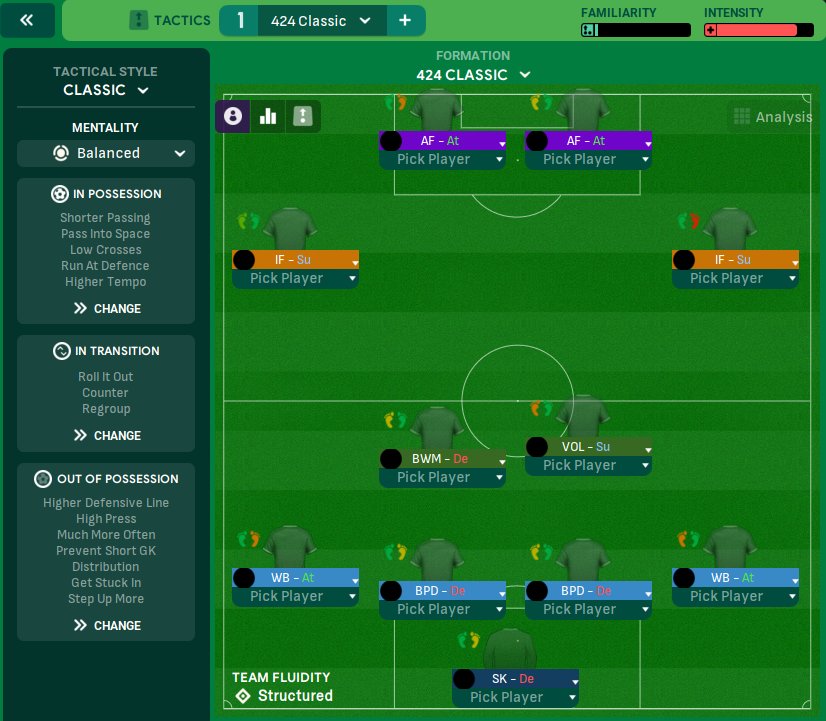Change the Balanced mentality dropdown
Screen dimensions: 826x721
pyautogui.click(x=106, y=153)
